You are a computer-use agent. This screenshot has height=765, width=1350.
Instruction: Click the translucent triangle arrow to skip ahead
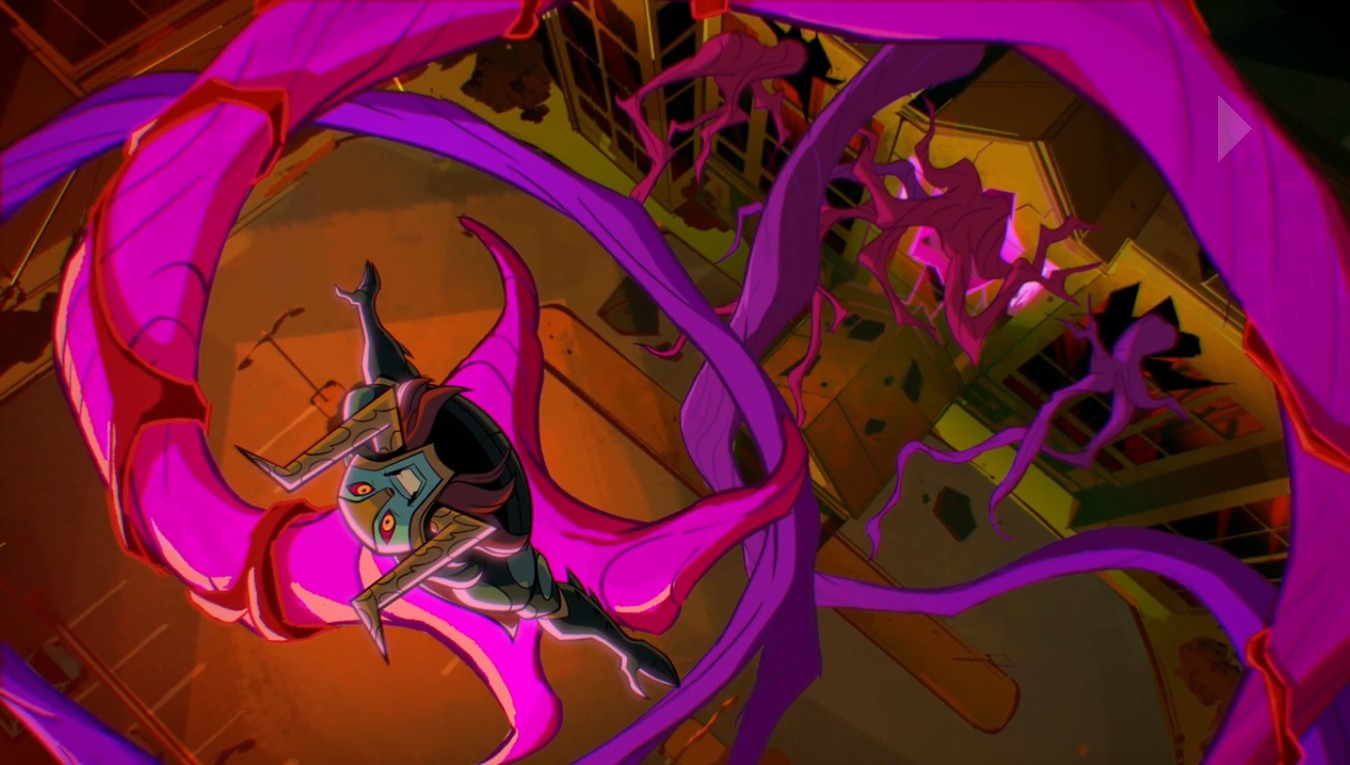point(1232,128)
